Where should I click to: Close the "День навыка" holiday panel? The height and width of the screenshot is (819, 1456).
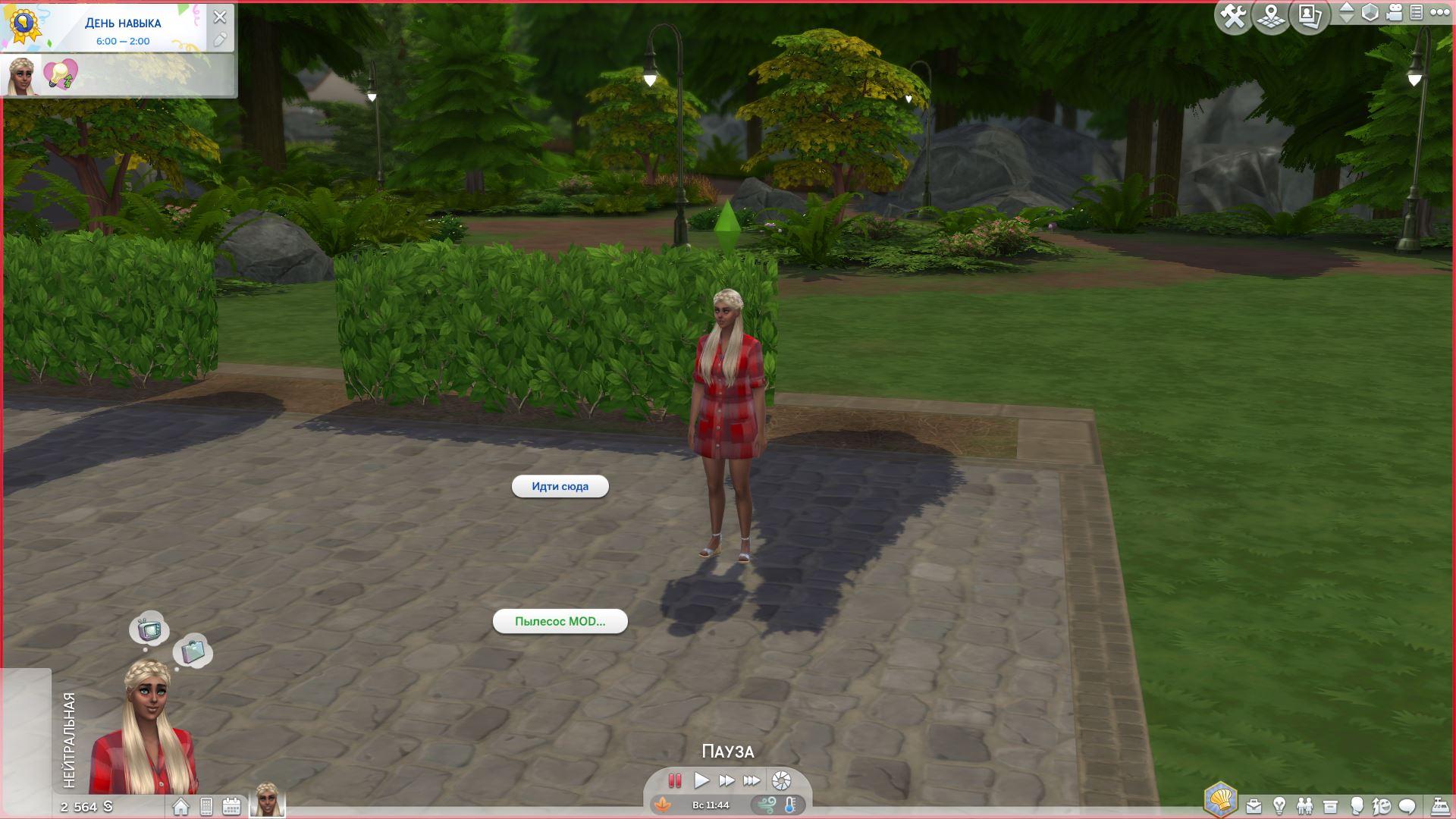tap(220, 17)
